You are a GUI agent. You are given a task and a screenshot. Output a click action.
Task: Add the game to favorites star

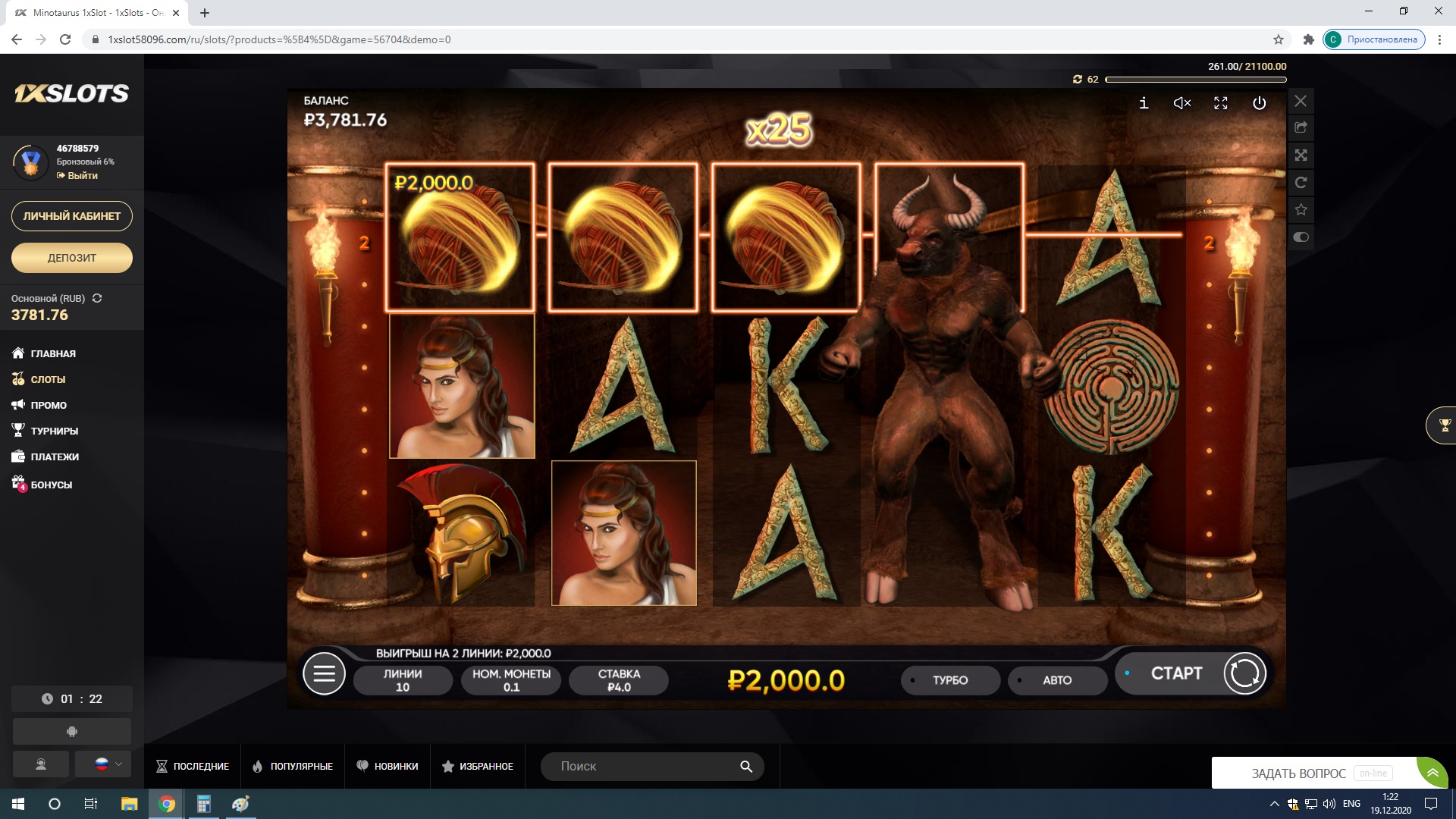(1301, 209)
